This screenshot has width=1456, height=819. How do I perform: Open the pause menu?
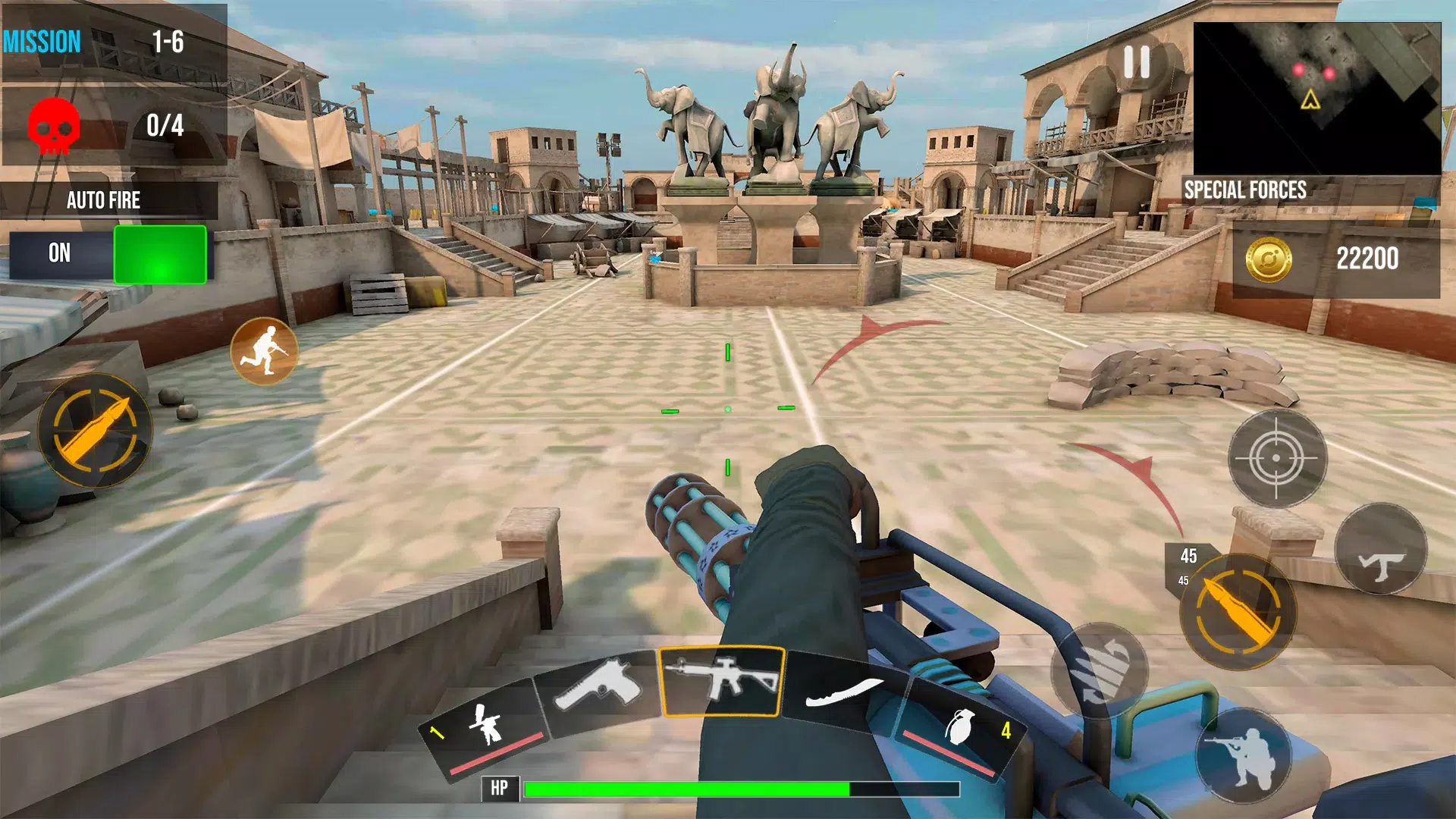pyautogui.click(x=1136, y=62)
